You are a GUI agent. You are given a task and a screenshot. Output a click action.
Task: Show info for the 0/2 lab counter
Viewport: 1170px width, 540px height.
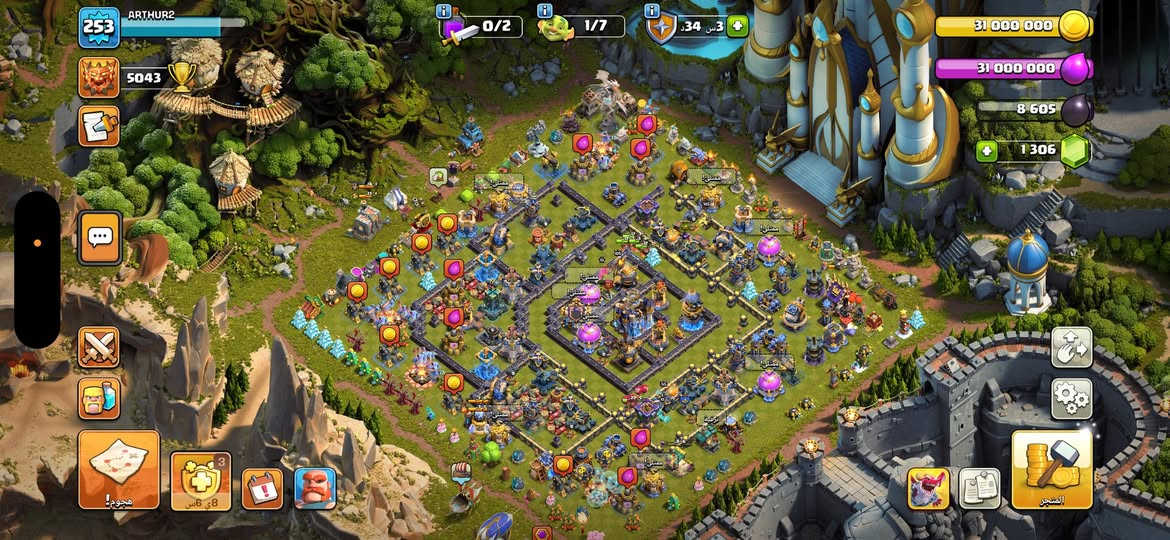444,11
